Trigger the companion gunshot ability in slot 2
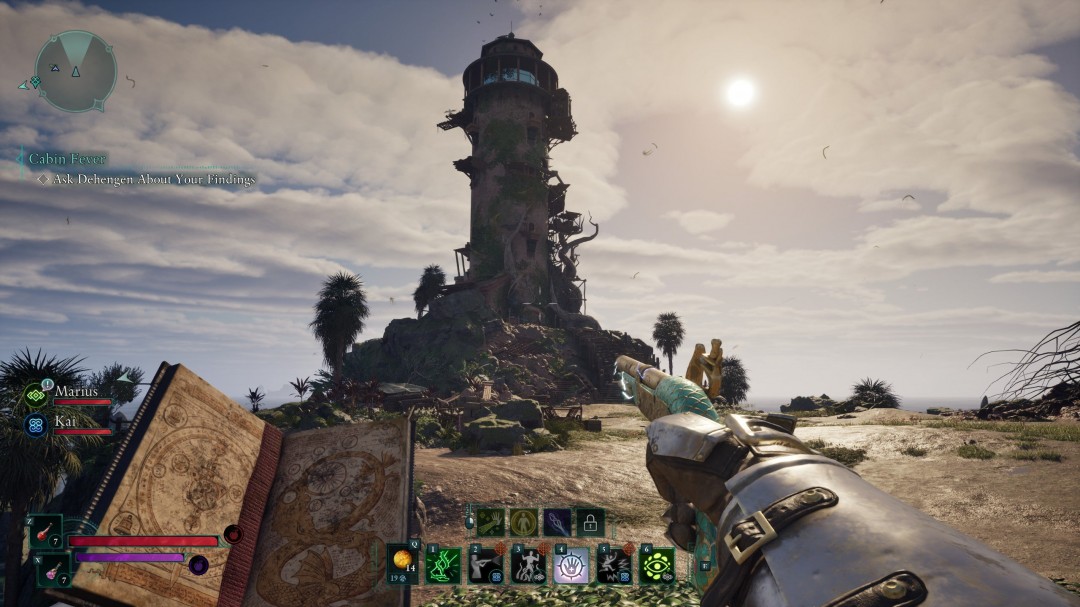Screen dimensions: 1080x607 point(486,565)
